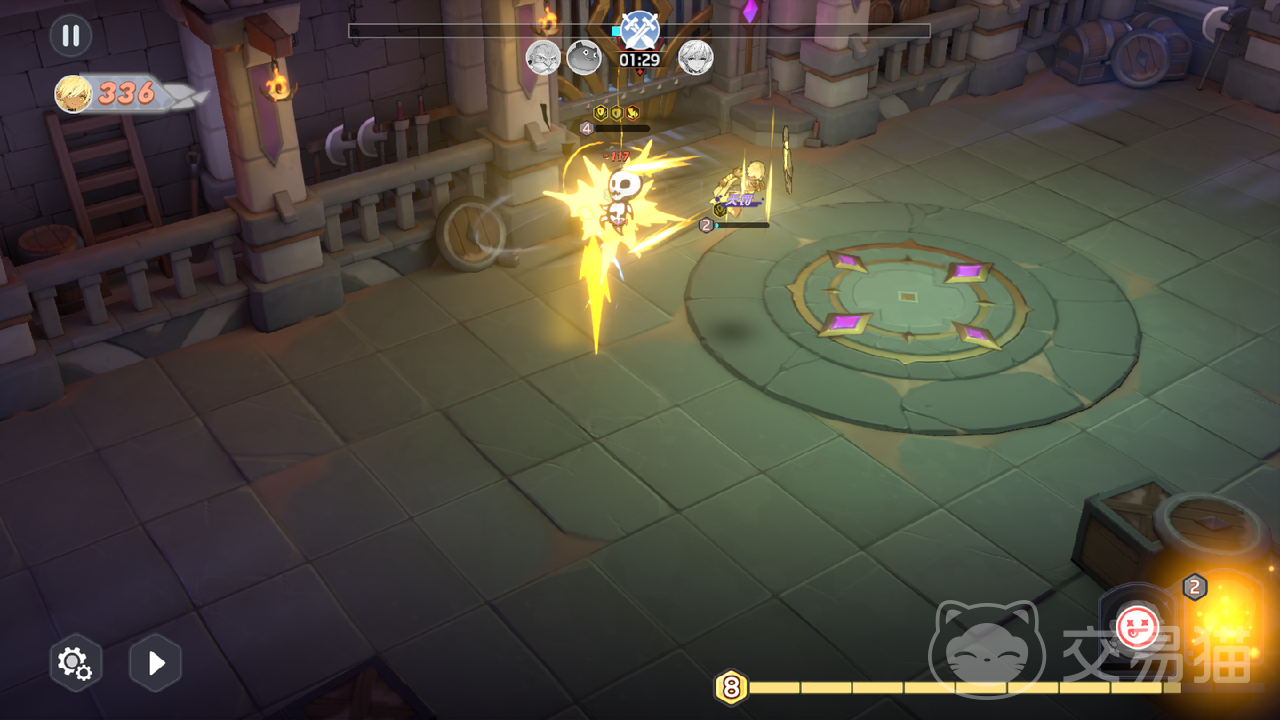The width and height of the screenshot is (1280, 720).
Task: Open settings via the gear icon
Action: click(76, 662)
